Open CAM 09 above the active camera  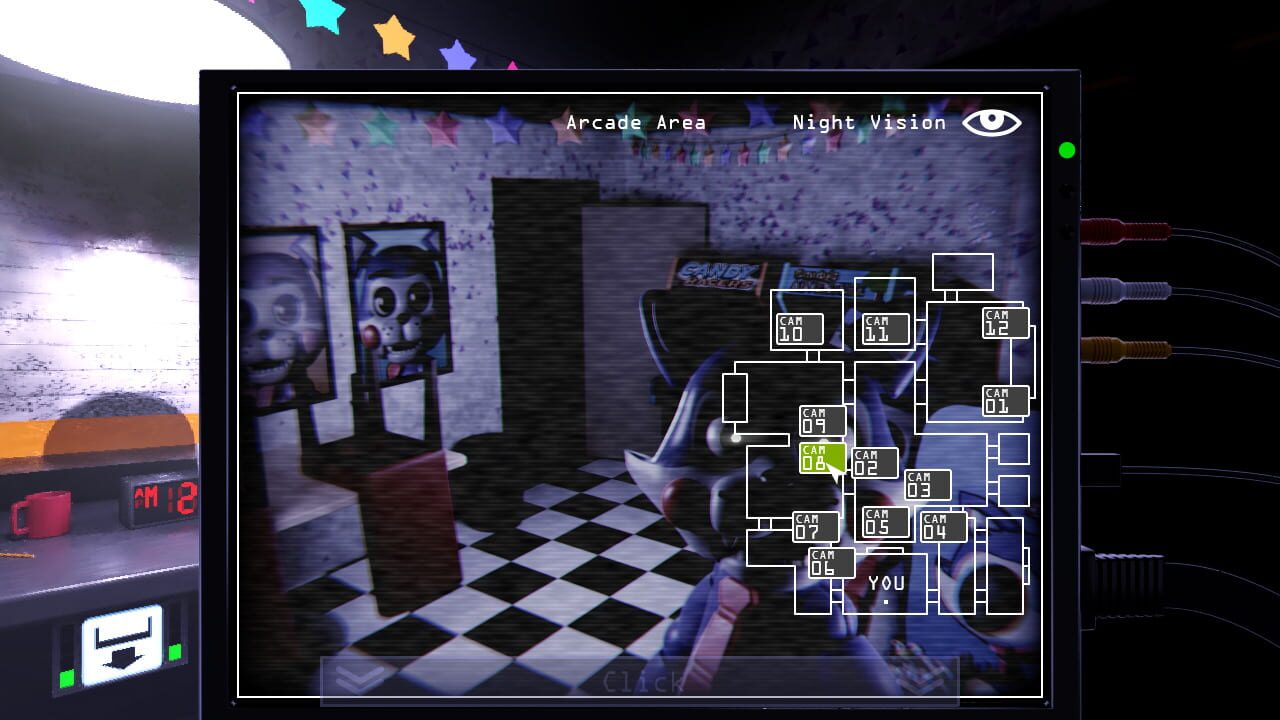click(820, 419)
